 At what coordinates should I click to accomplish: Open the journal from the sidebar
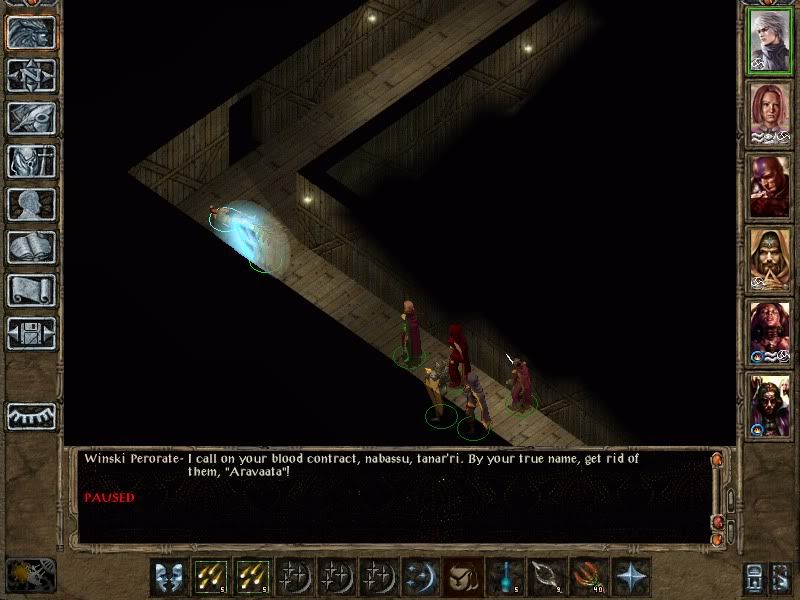pyautogui.click(x=32, y=118)
